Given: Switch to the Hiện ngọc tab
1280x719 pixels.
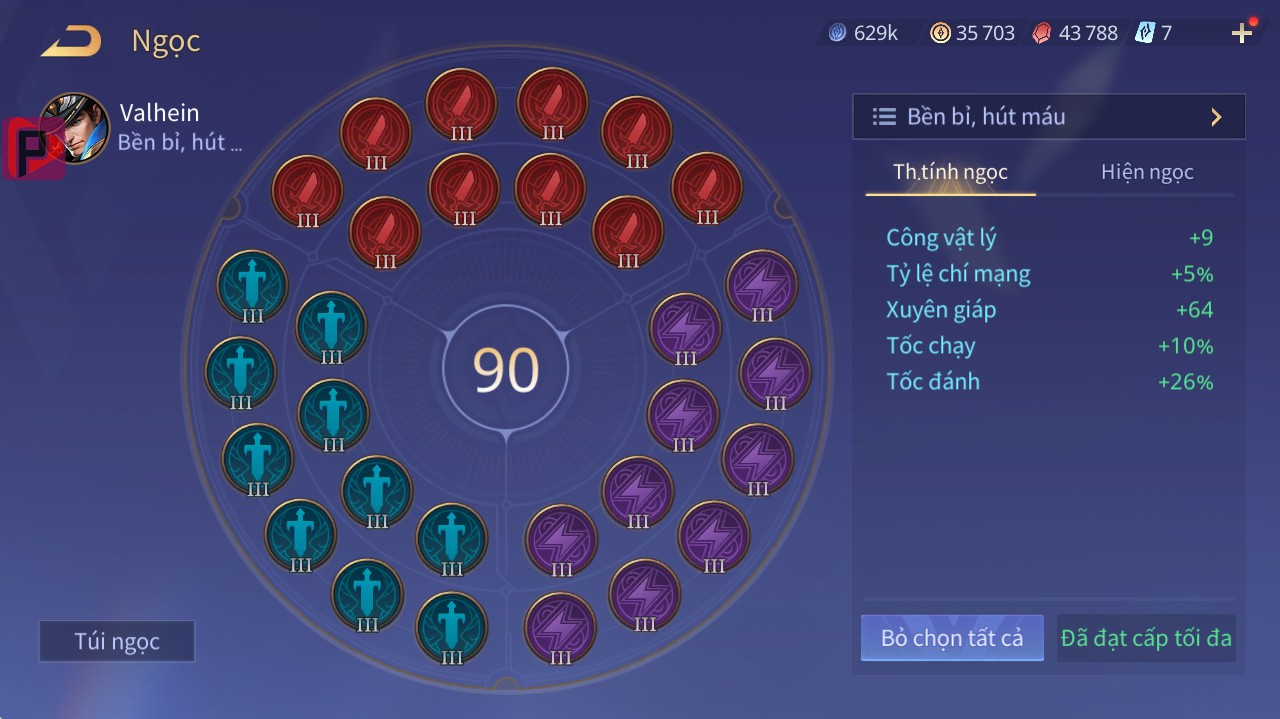Looking at the screenshot, I should pyautogui.click(x=1146, y=172).
